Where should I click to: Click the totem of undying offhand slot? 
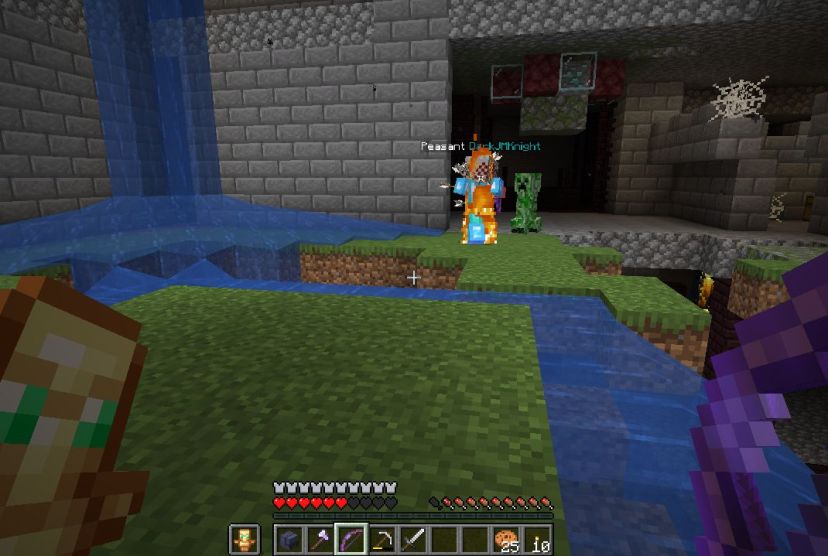244,539
